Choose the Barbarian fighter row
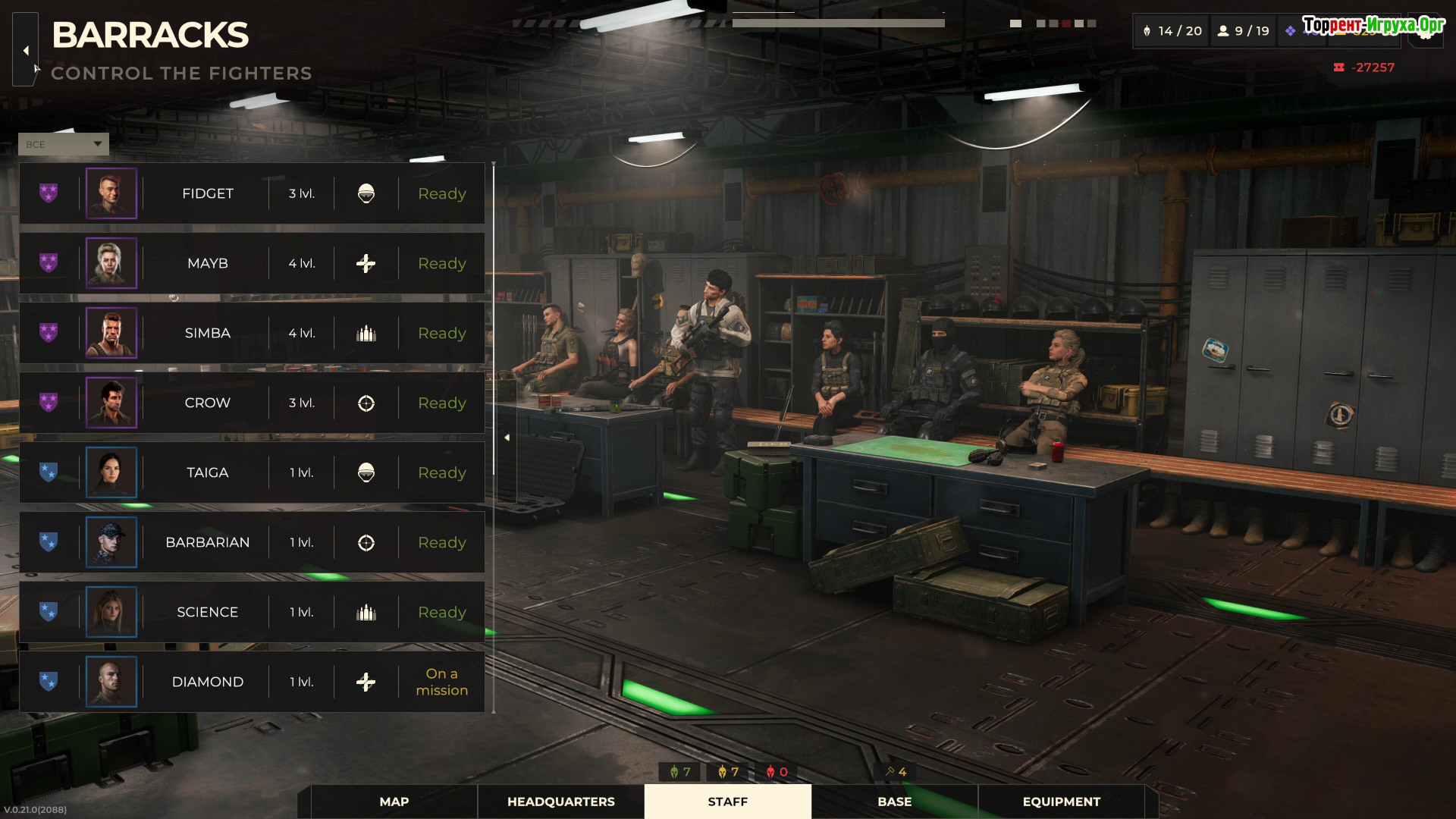Viewport: 1456px width, 819px height. (207, 542)
